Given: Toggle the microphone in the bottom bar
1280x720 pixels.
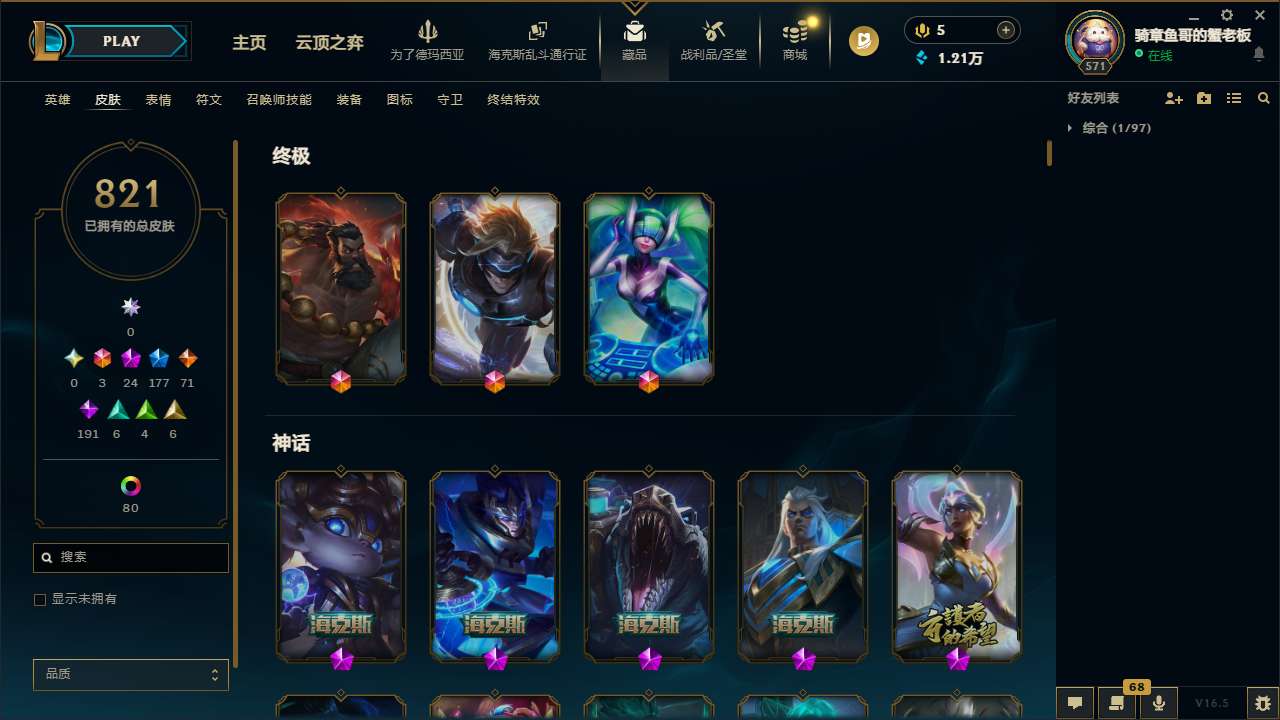Looking at the screenshot, I should tap(1158, 702).
